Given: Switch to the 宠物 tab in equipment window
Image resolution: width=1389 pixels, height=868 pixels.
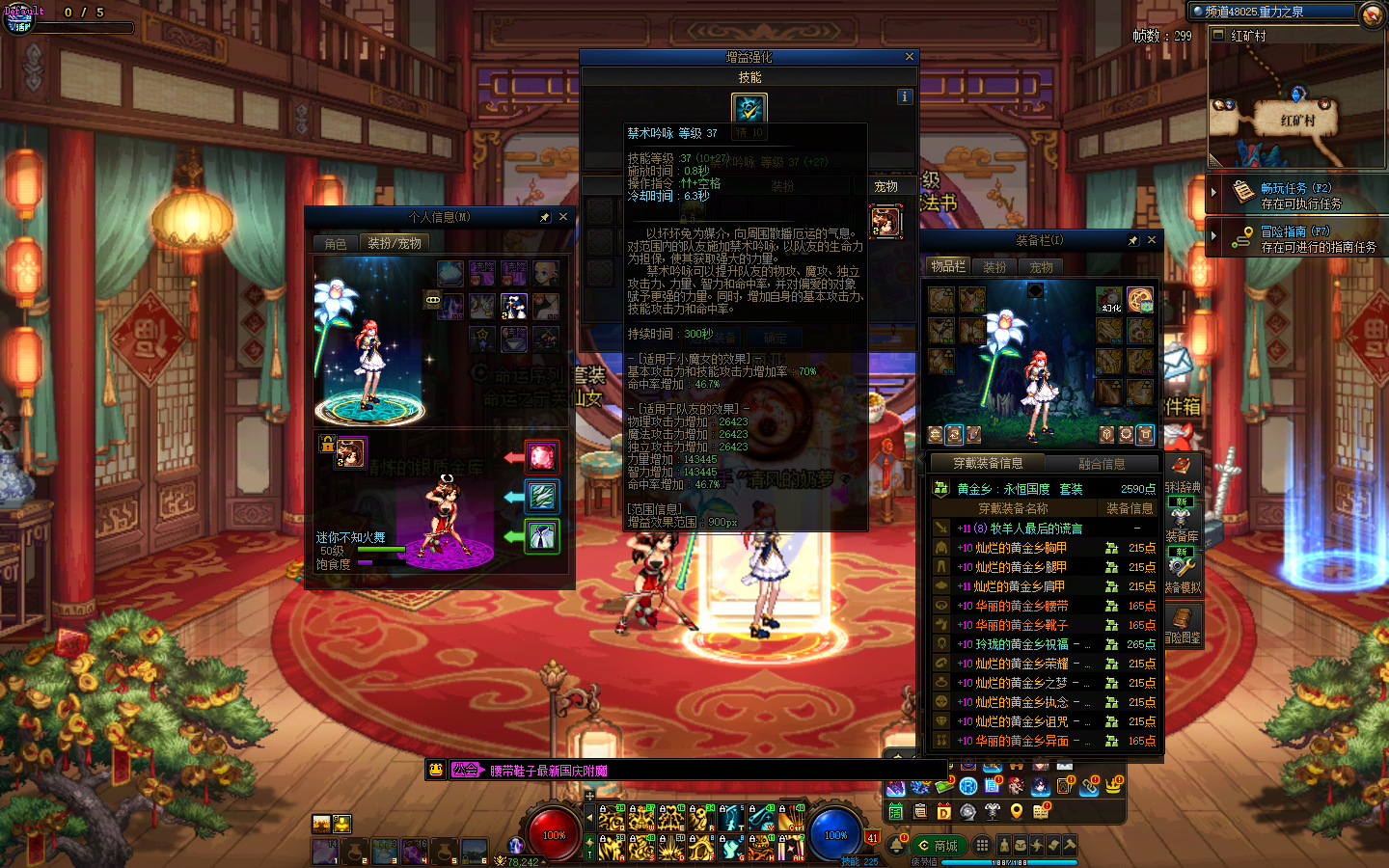Looking at the screenshot, I should (1041, 267).
